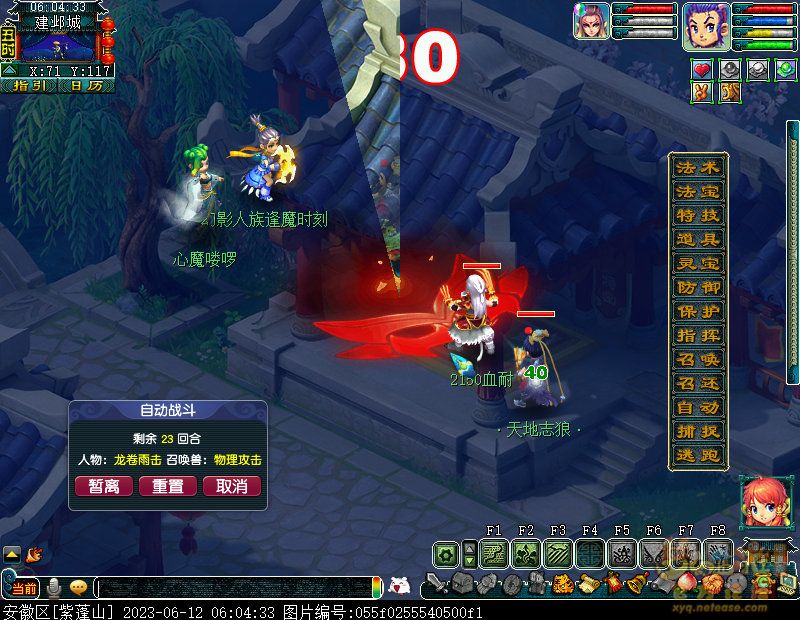Select the red heart status icon
The height and width of the screenshot is (620, 800).
(704, 69)
